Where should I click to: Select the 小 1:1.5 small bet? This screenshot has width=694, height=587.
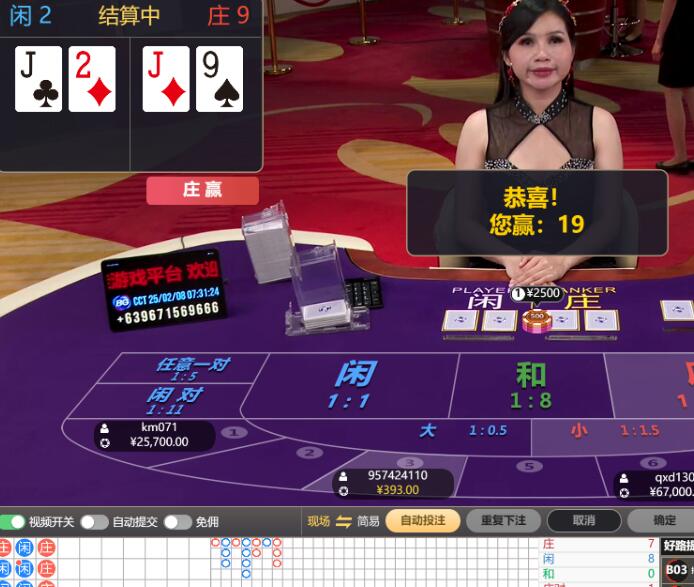point(611,431)
